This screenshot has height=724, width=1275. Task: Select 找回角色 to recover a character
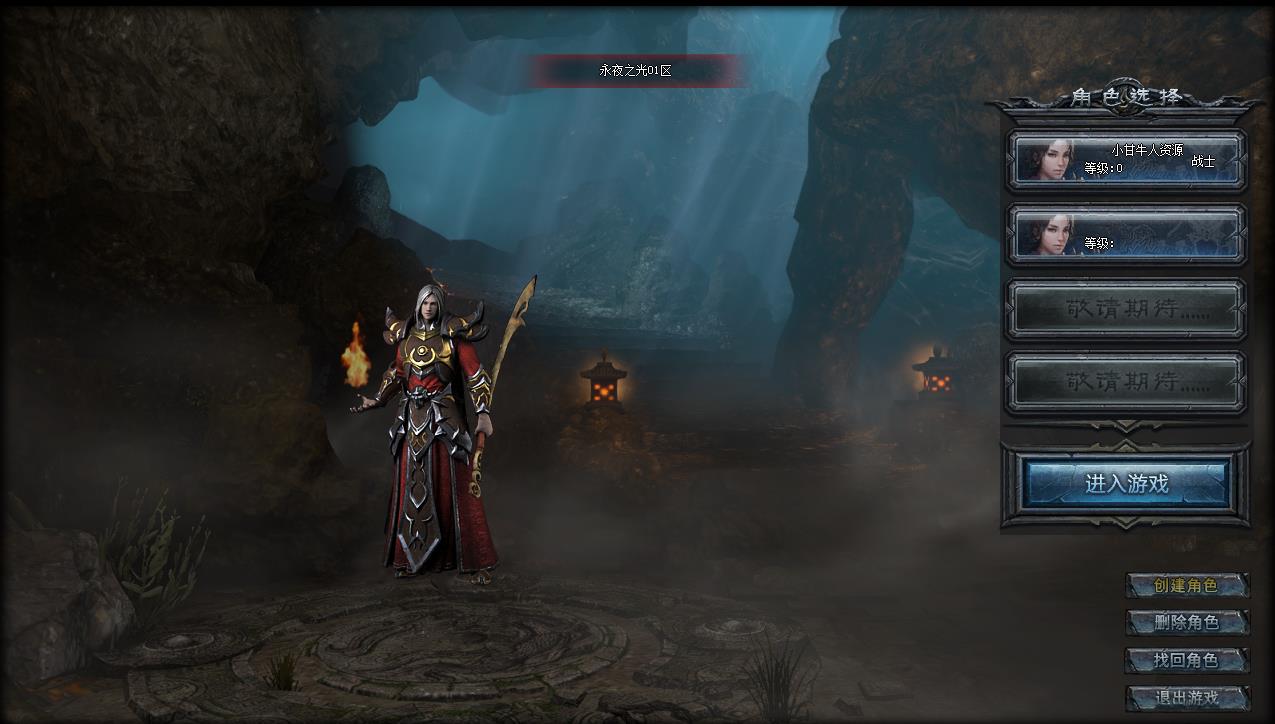pyautogui.click(x=1187, y=660)
